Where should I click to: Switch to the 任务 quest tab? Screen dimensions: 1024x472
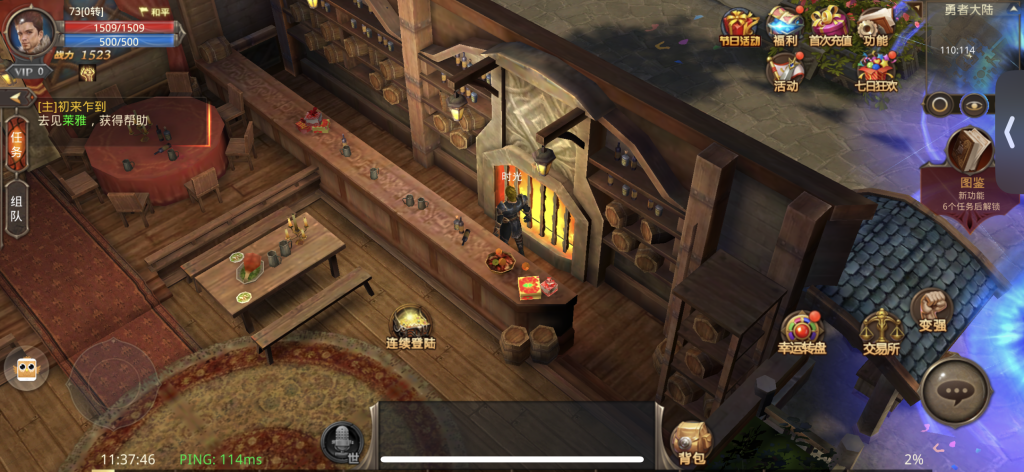click(16, 143)
